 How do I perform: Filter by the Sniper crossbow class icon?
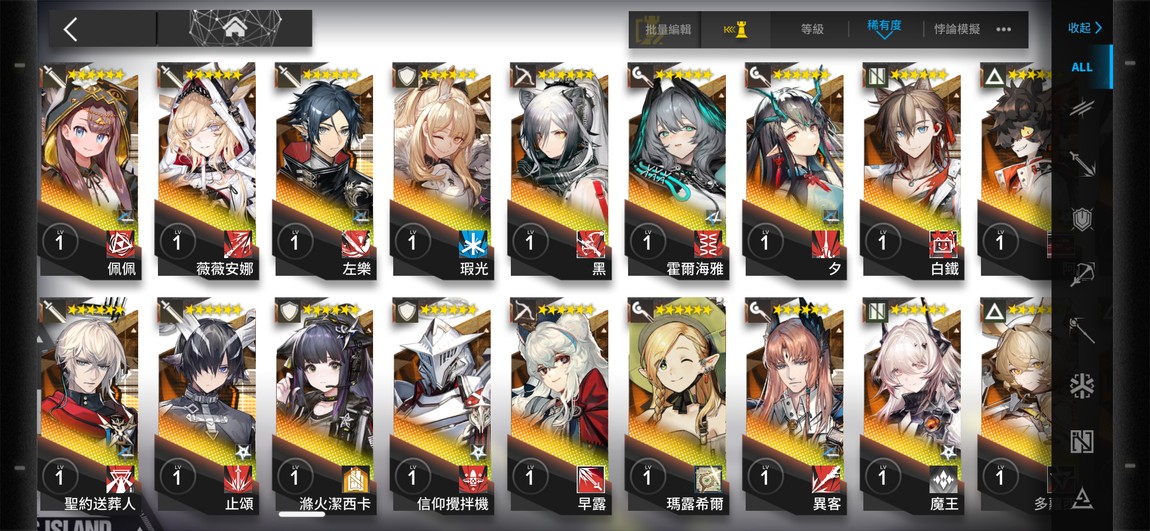pyautogui.click(x=1082, y=275)
